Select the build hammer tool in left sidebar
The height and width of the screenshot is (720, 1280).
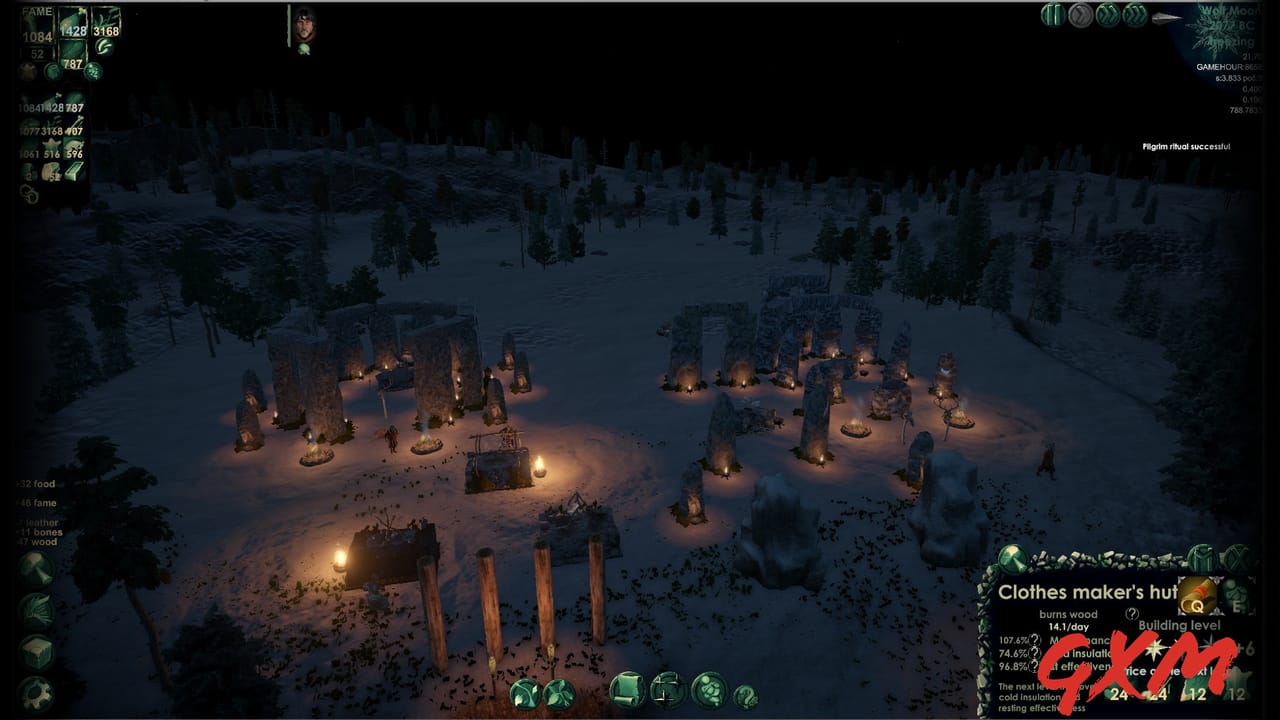[x=36, y=568]
